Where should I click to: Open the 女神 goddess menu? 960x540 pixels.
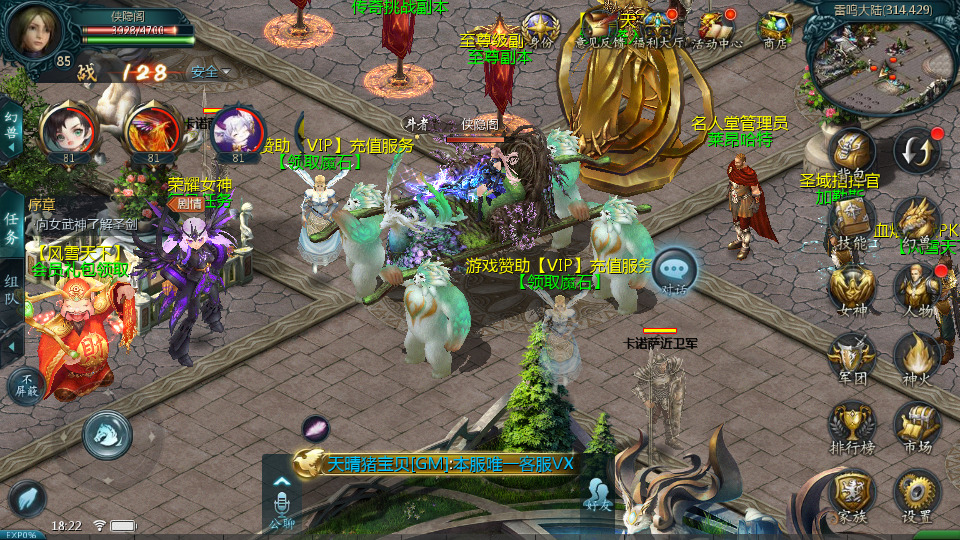click(852, 288)
